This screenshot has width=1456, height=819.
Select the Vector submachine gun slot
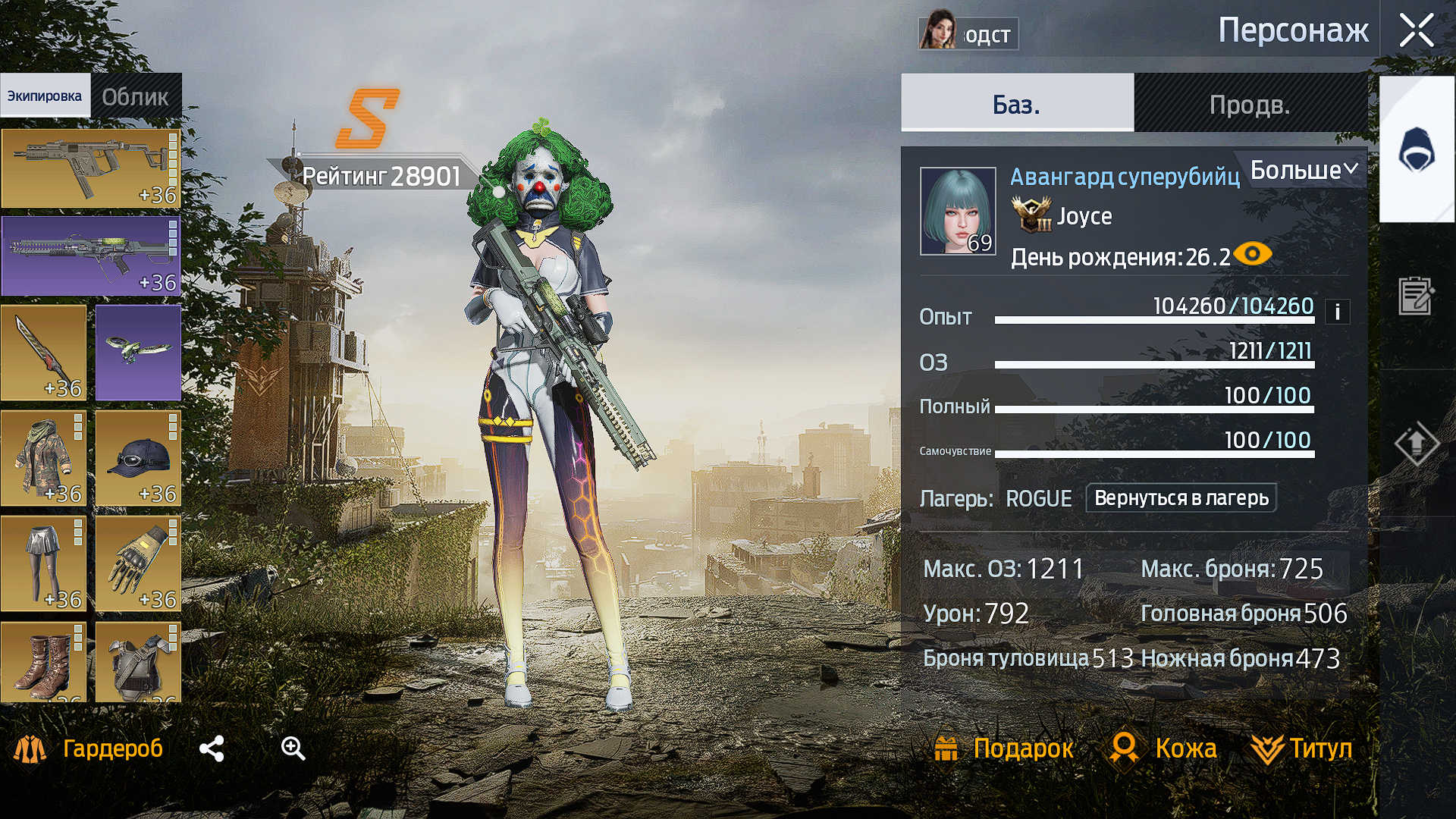point(90,168)
